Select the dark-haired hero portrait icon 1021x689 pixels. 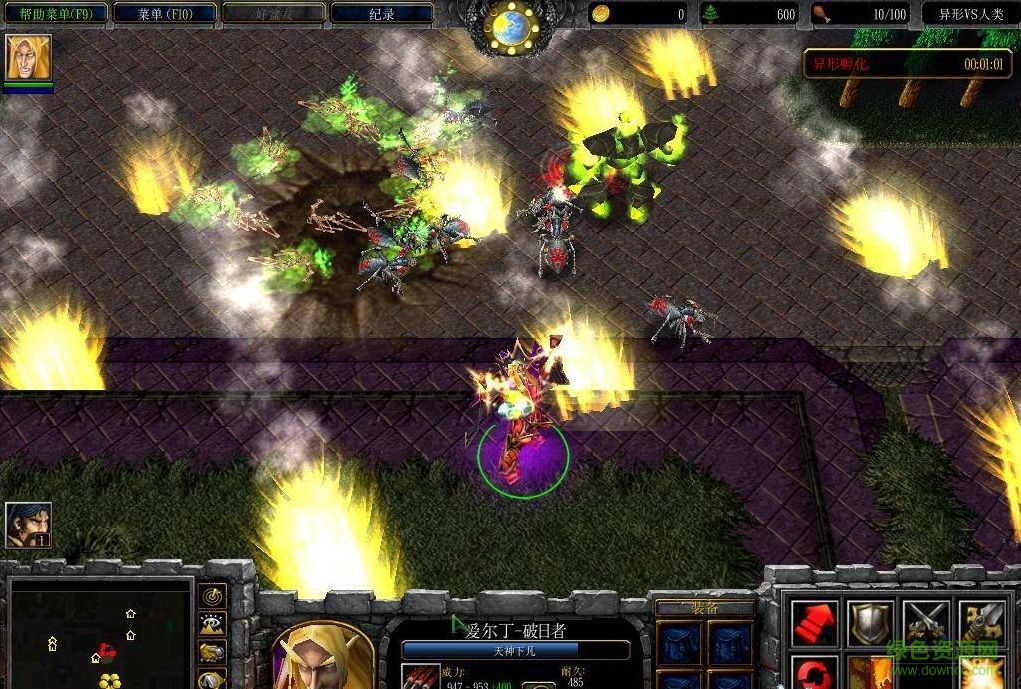coord(28,525)
